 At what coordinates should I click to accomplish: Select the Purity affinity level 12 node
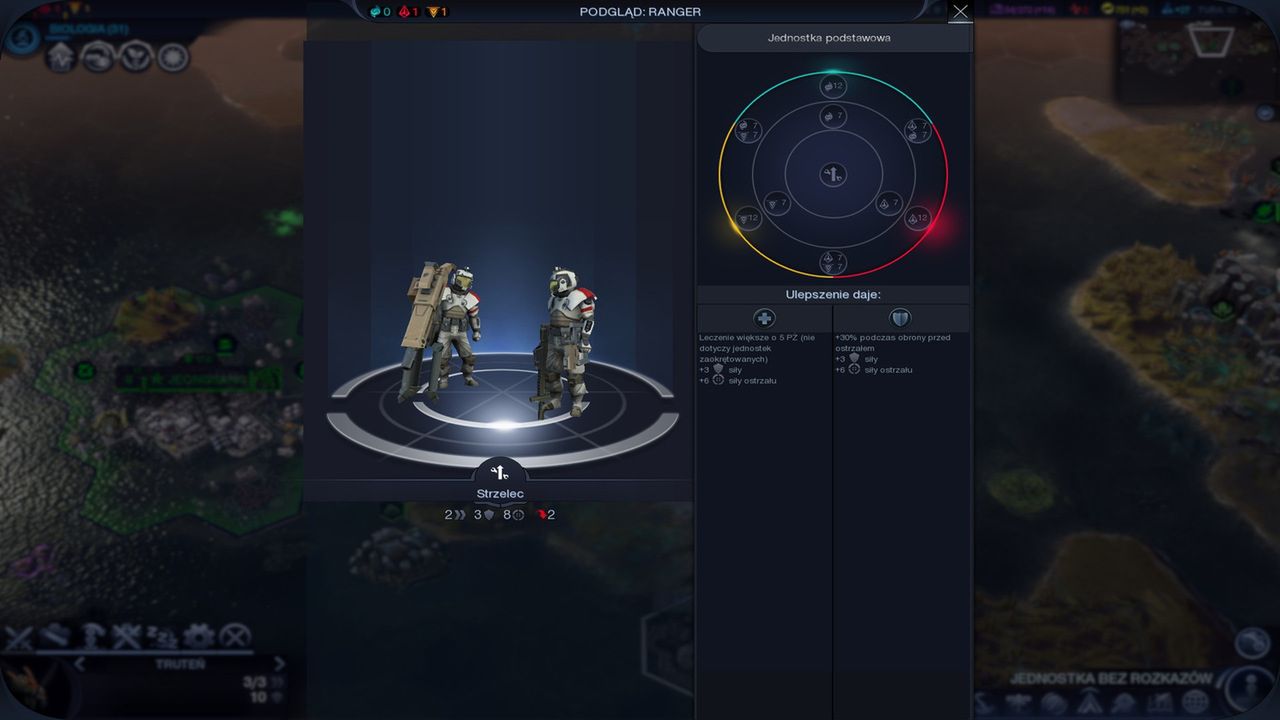point(917,218)
